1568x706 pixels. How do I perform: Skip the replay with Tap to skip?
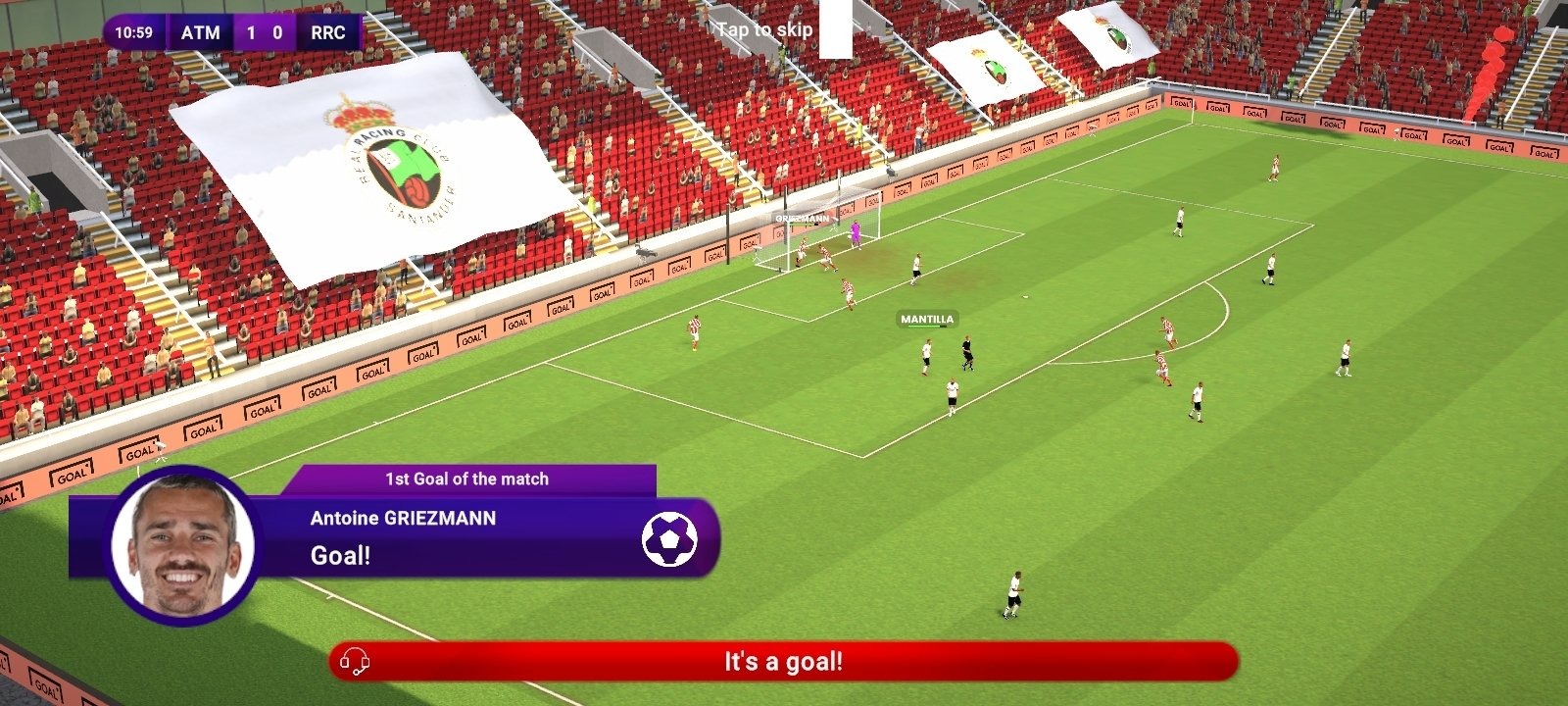[x=764, y=29]
